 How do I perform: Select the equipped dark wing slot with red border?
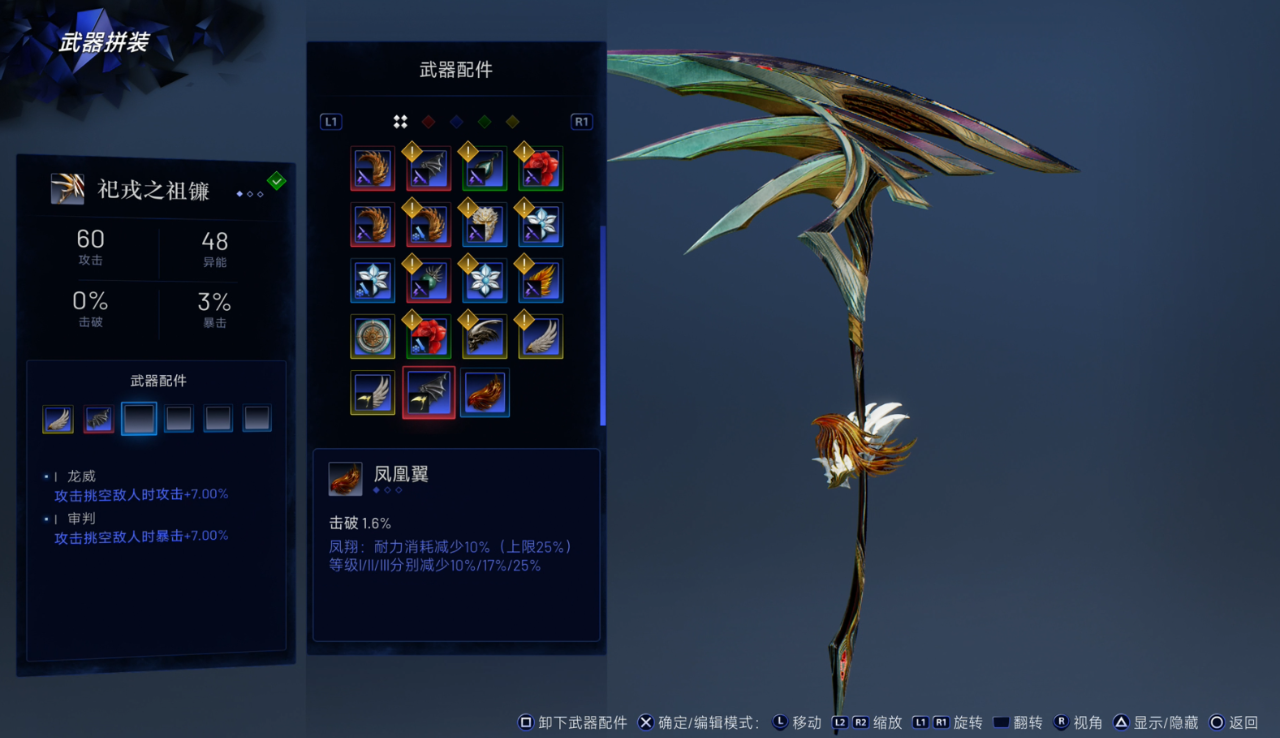(x=98, y=418)
